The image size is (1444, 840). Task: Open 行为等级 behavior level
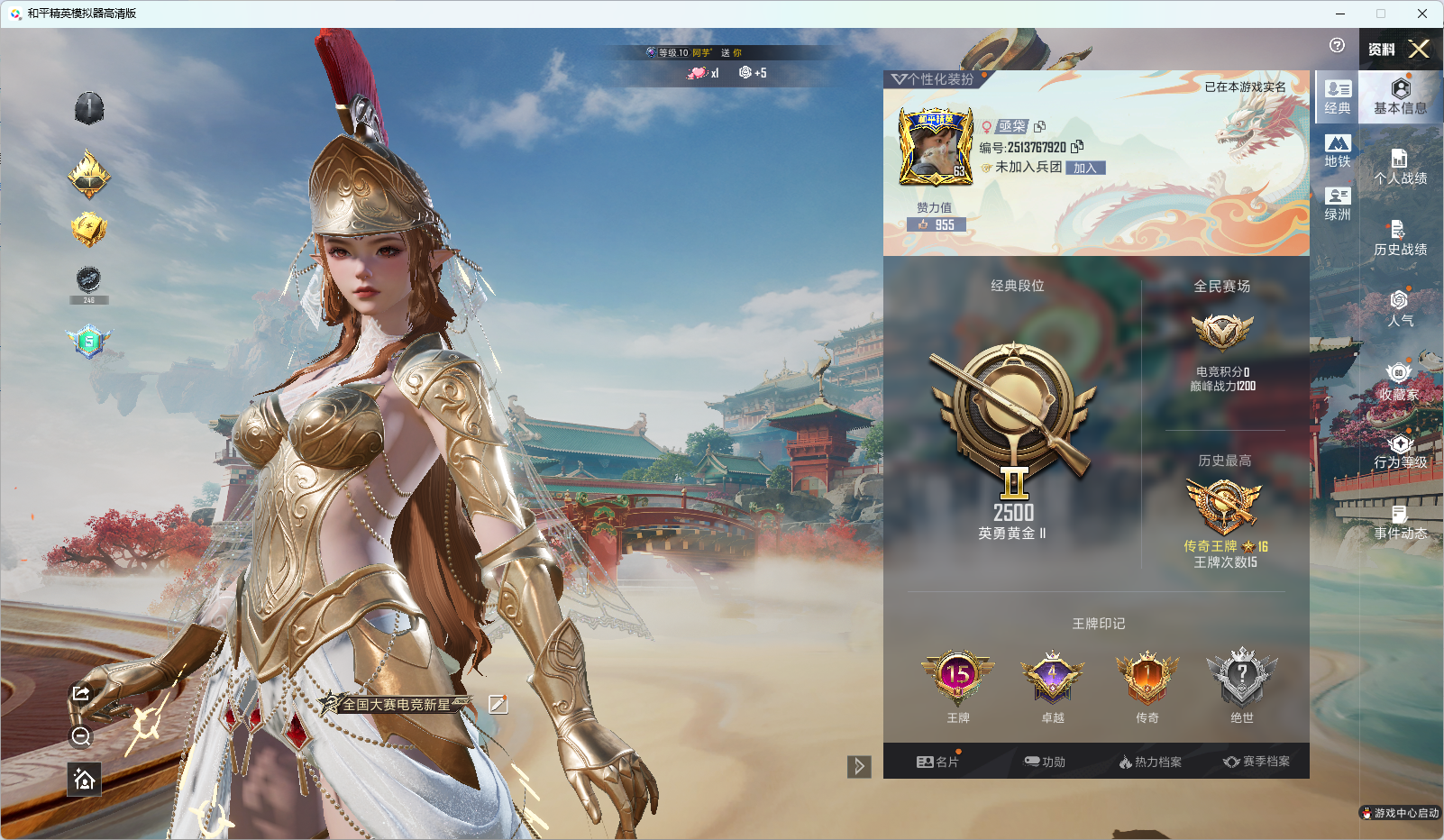click(x=1400, y=451)
